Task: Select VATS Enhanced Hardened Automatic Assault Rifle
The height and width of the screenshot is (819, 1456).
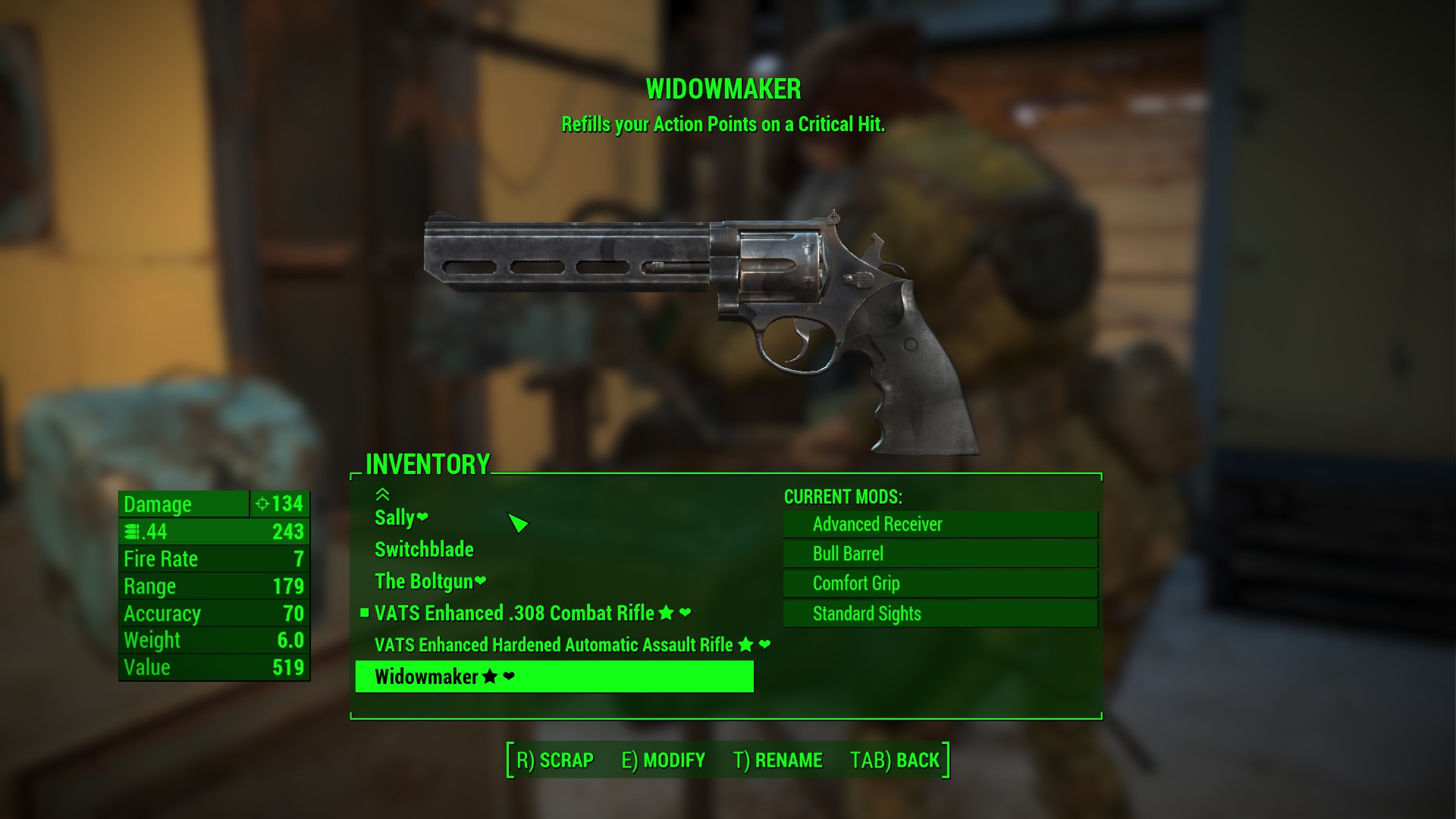Action: point(554,645)
